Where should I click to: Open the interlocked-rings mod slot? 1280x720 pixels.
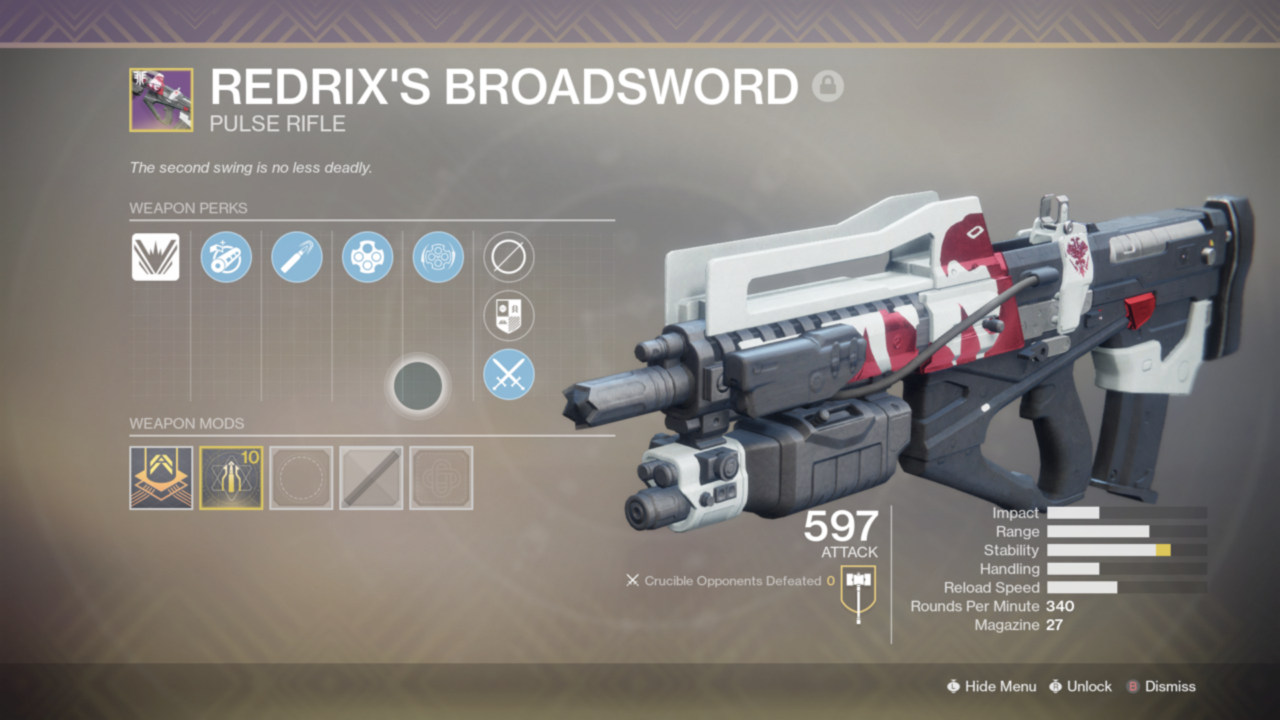coord(441,478)
